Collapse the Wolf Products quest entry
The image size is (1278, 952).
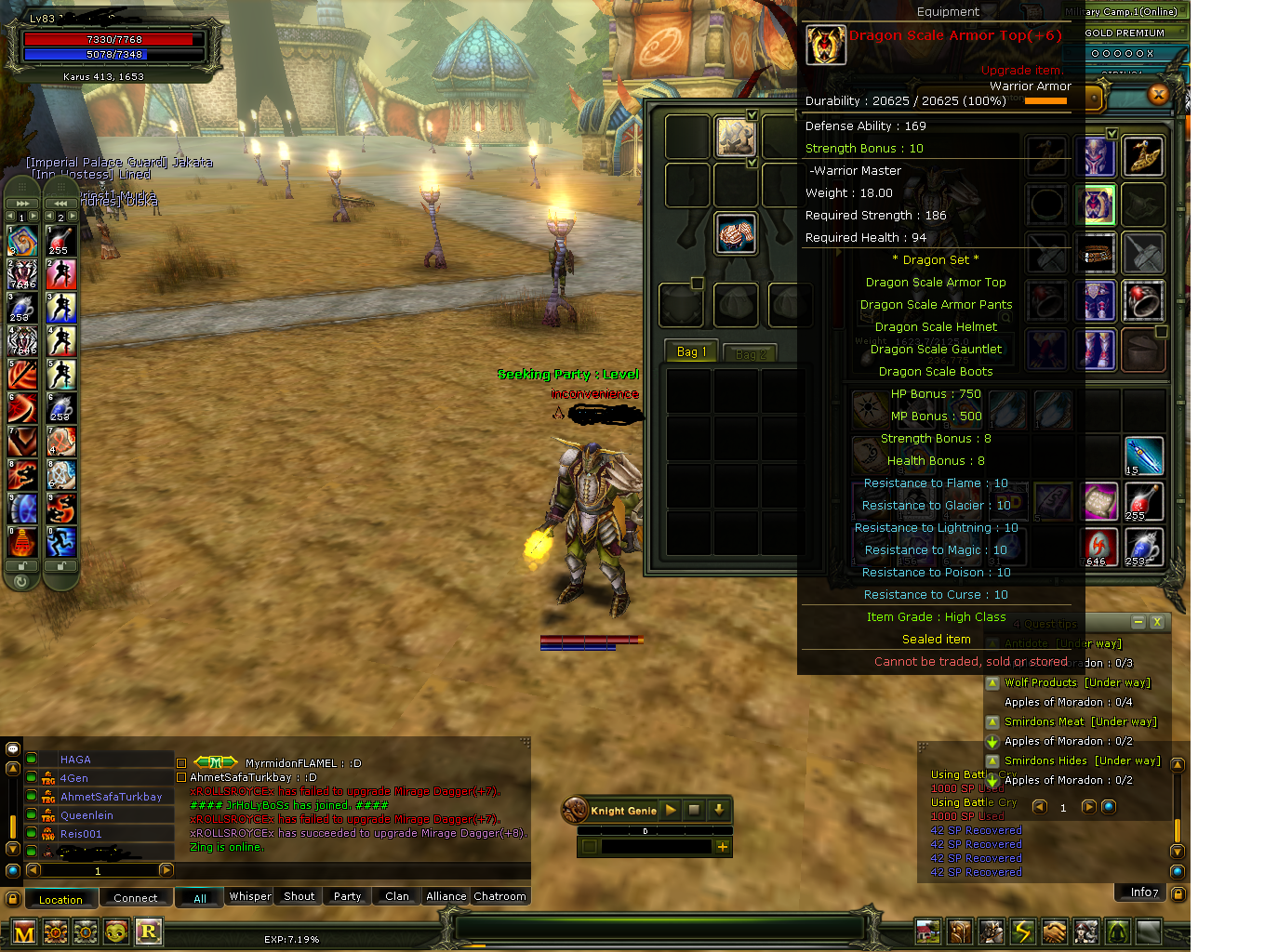(992, 683)
